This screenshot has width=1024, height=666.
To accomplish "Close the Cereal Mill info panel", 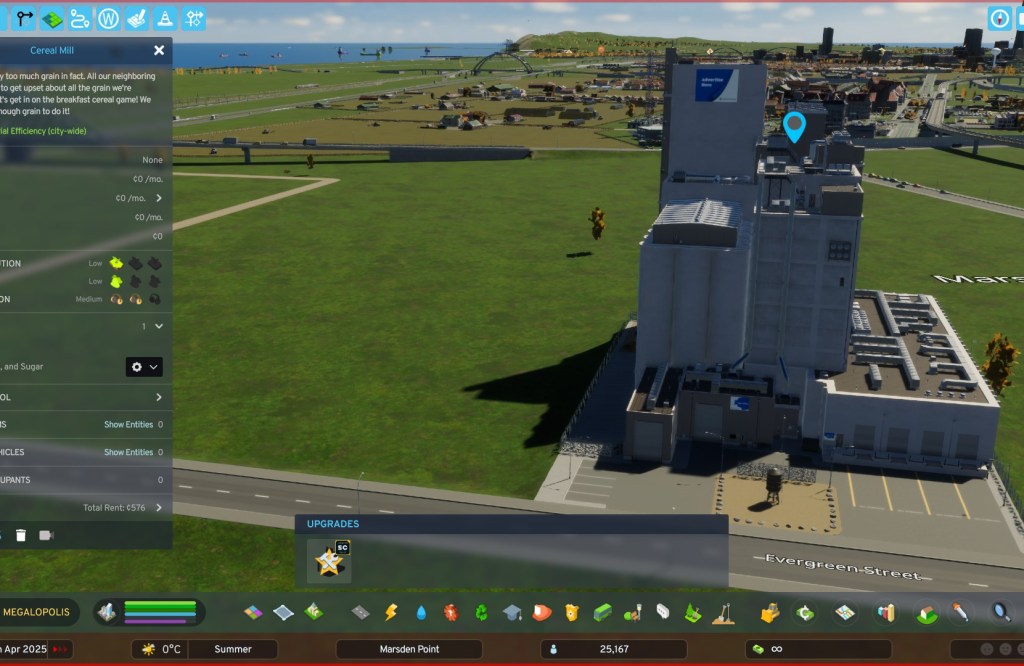I will coord(159,50).
